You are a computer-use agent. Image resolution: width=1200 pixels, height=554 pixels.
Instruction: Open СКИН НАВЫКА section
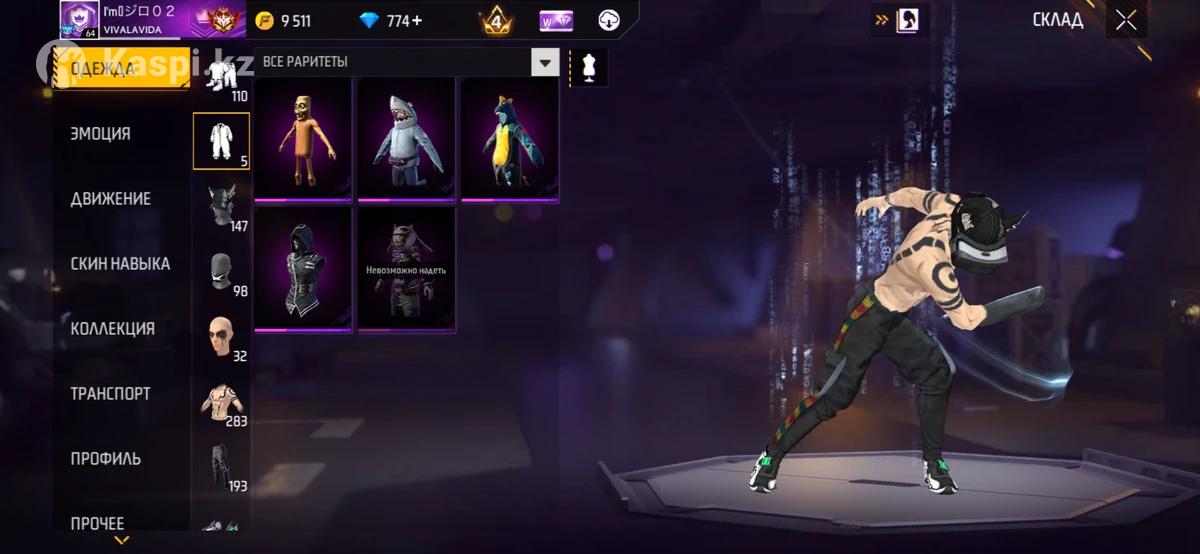120,264
